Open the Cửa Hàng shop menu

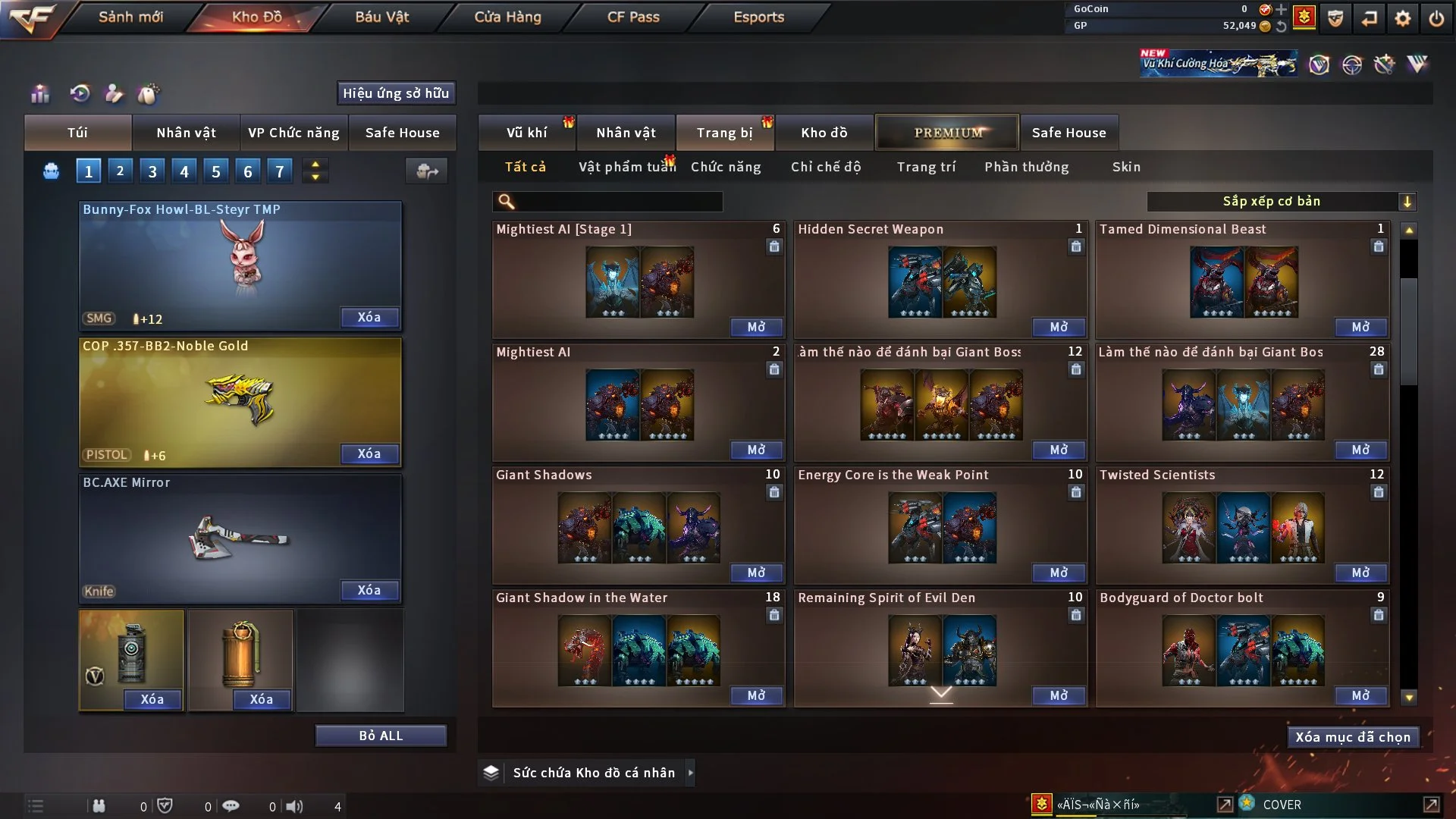coord(507,17)
